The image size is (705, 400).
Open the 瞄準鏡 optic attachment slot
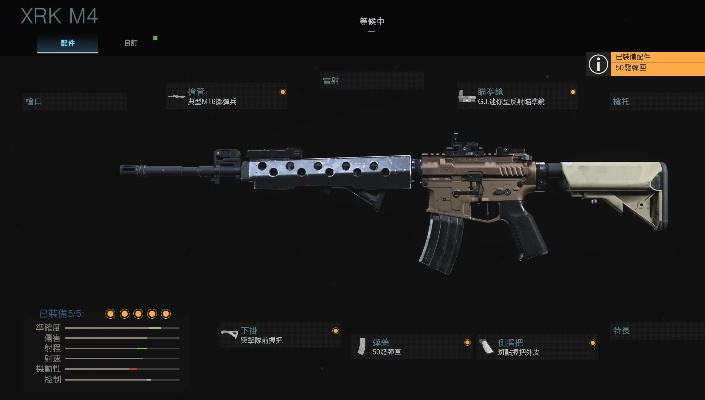(516, 96)
